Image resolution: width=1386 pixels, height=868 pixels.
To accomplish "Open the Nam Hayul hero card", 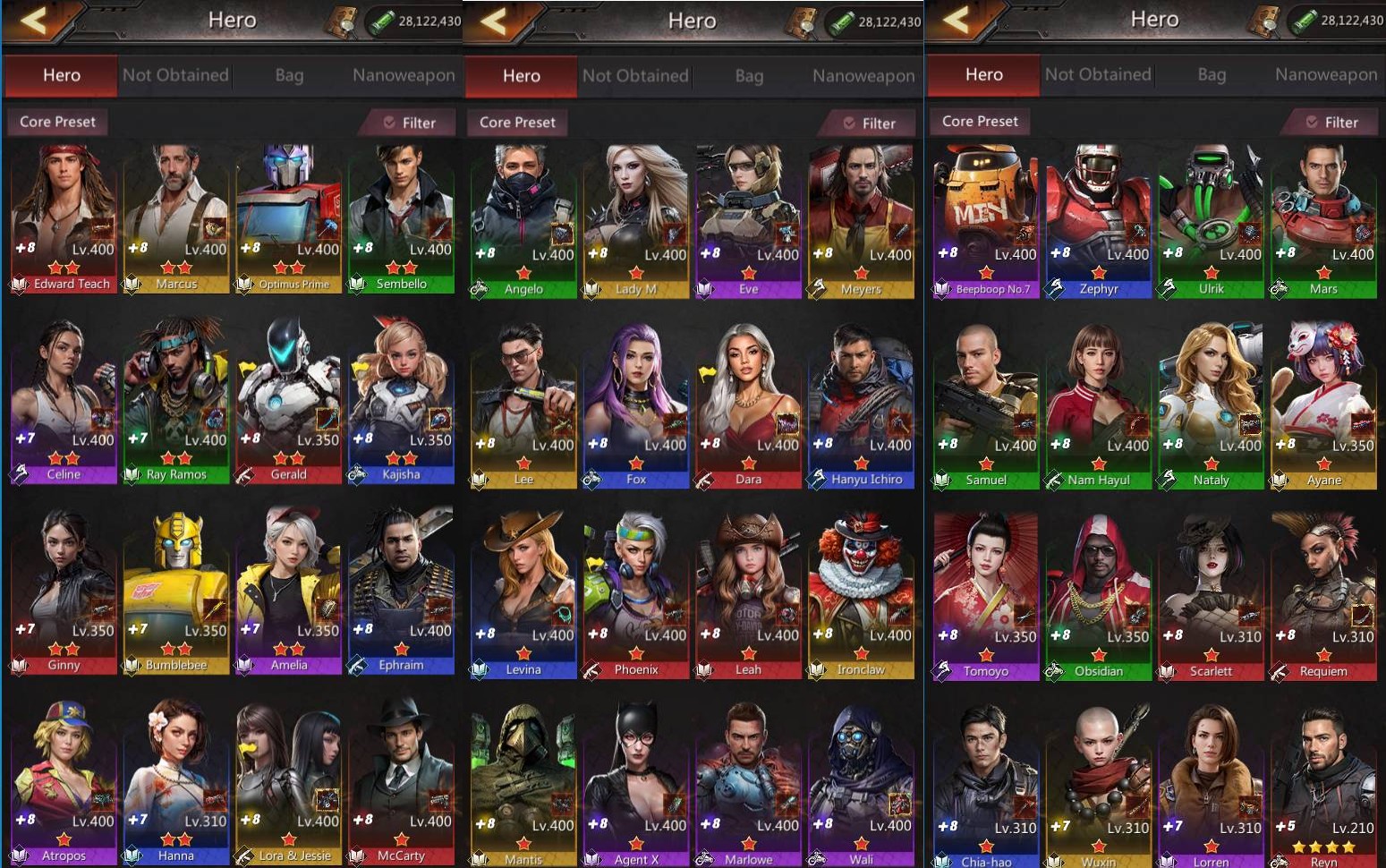I will [1099, 409].
